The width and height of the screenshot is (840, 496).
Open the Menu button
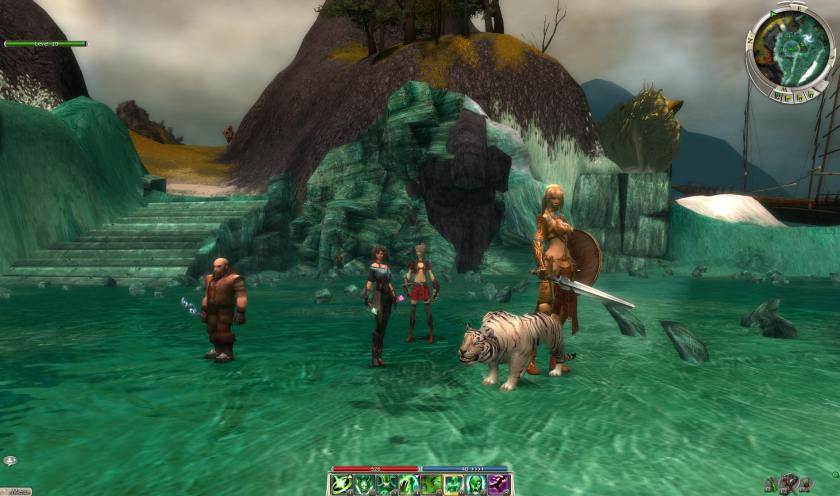point(15,491)
